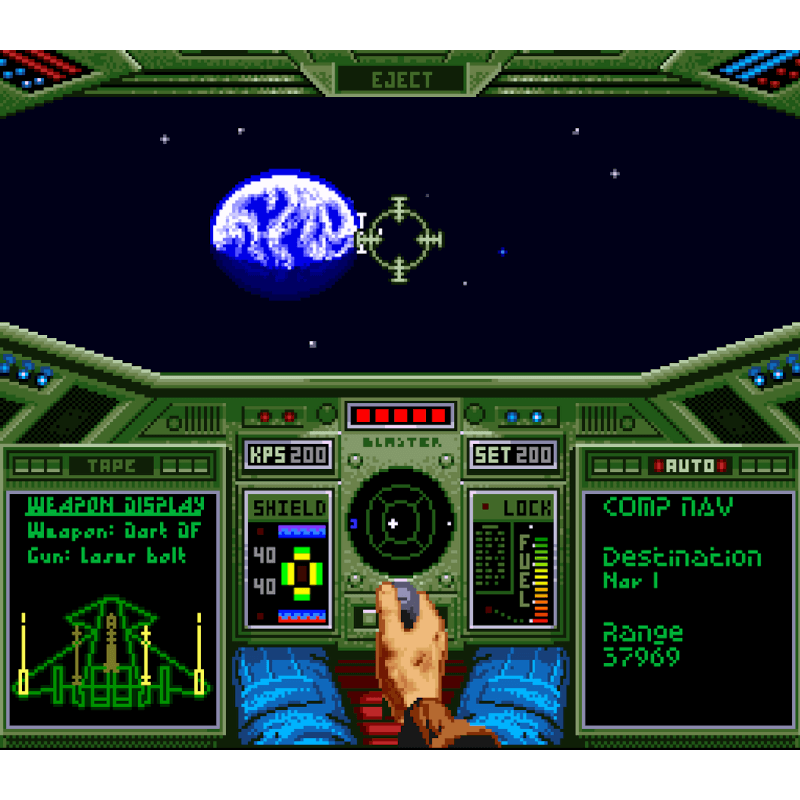Click the circular radar scope
The image size is (800, 800).
point(395,522)
